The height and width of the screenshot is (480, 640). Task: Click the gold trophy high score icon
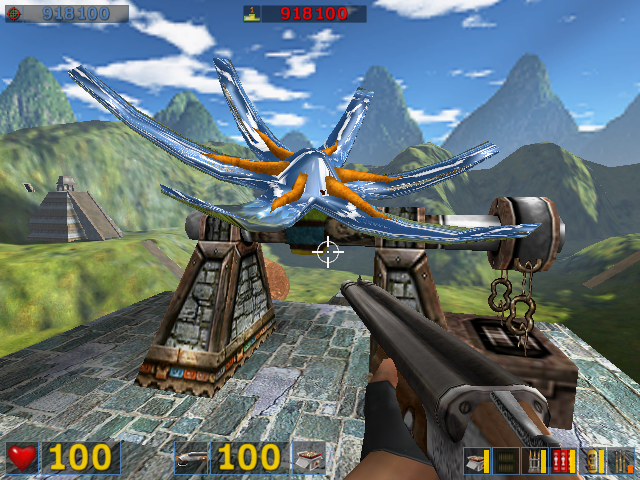(x=252, y=14)
